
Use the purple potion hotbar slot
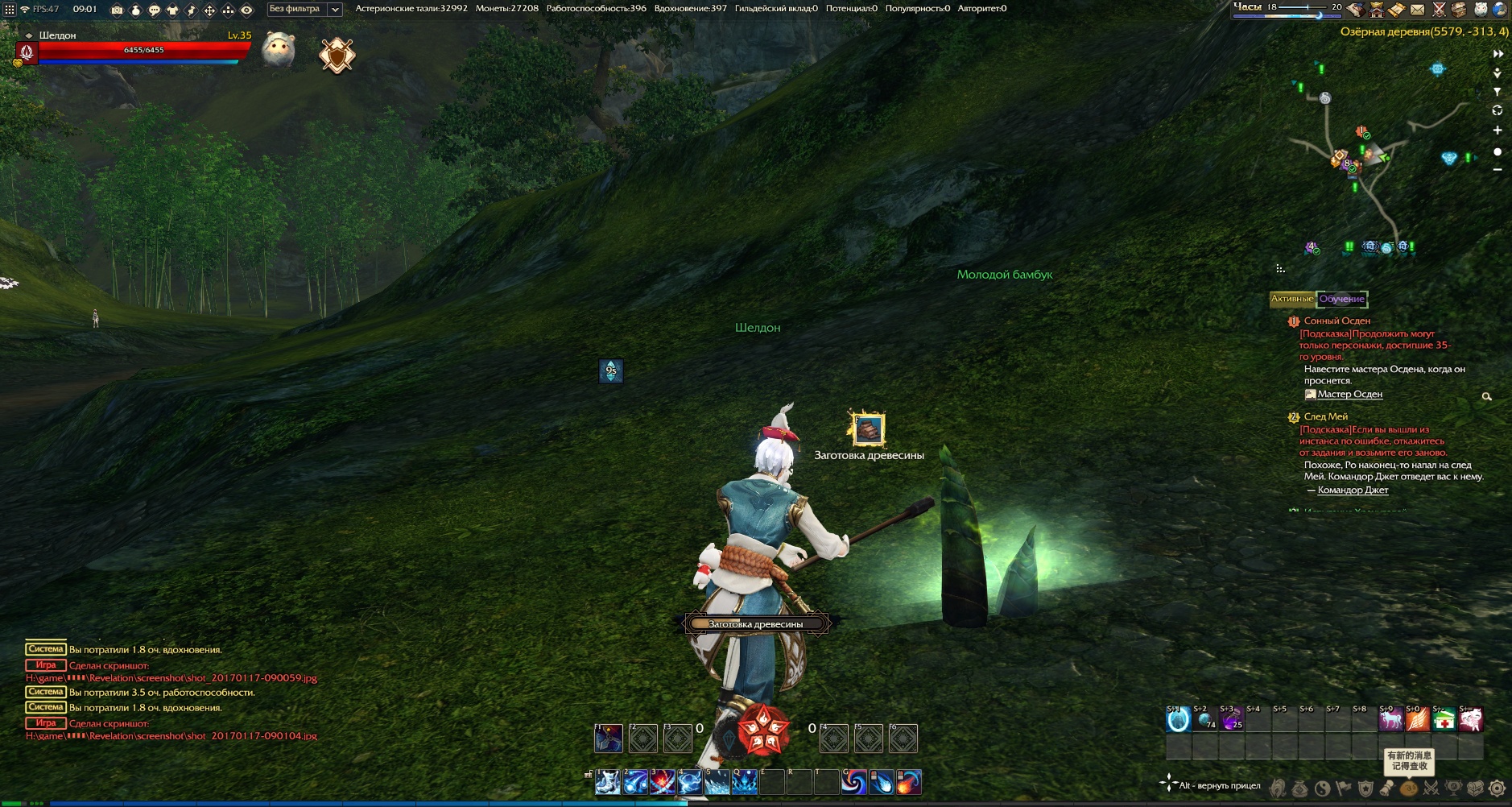click(x=1231, y=718)
